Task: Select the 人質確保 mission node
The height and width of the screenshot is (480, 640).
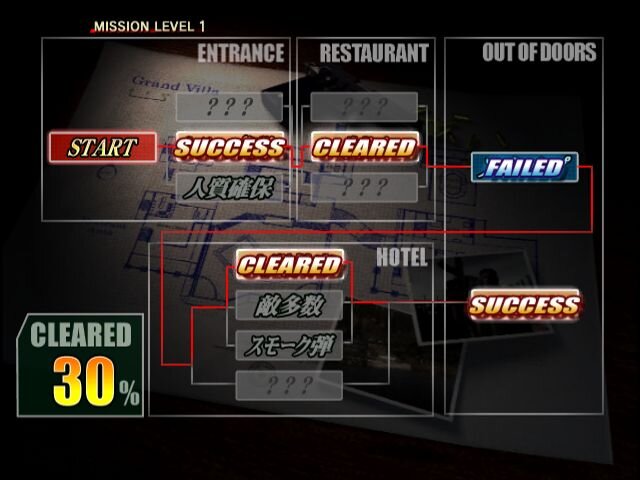Action: 229,187
